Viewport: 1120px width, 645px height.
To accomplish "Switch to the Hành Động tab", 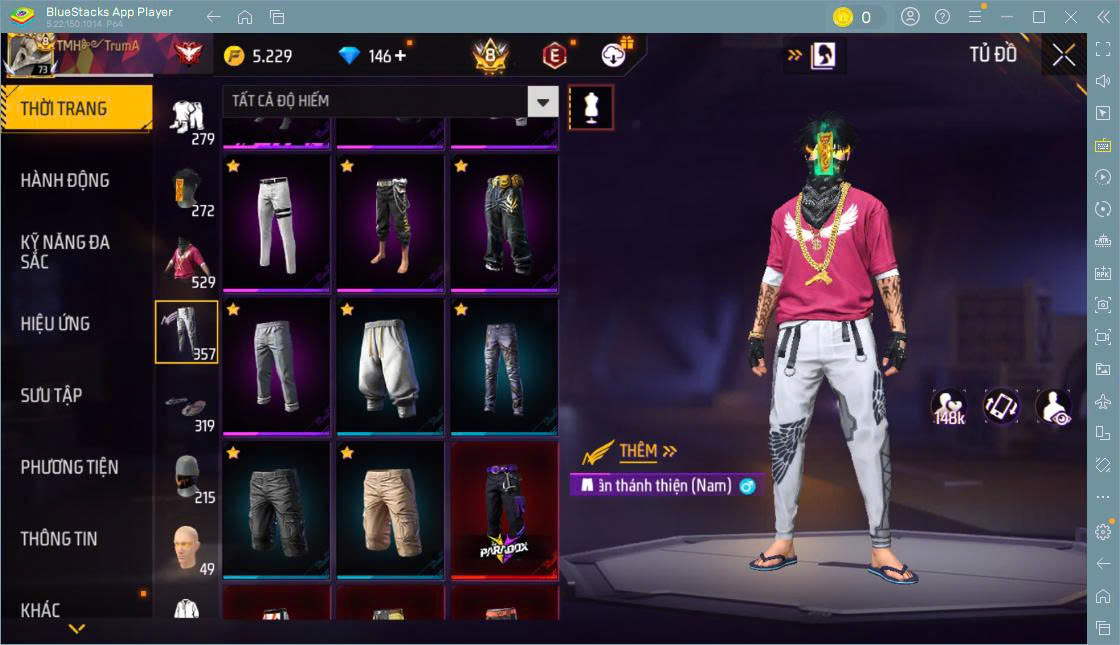I will coord(66,180).
